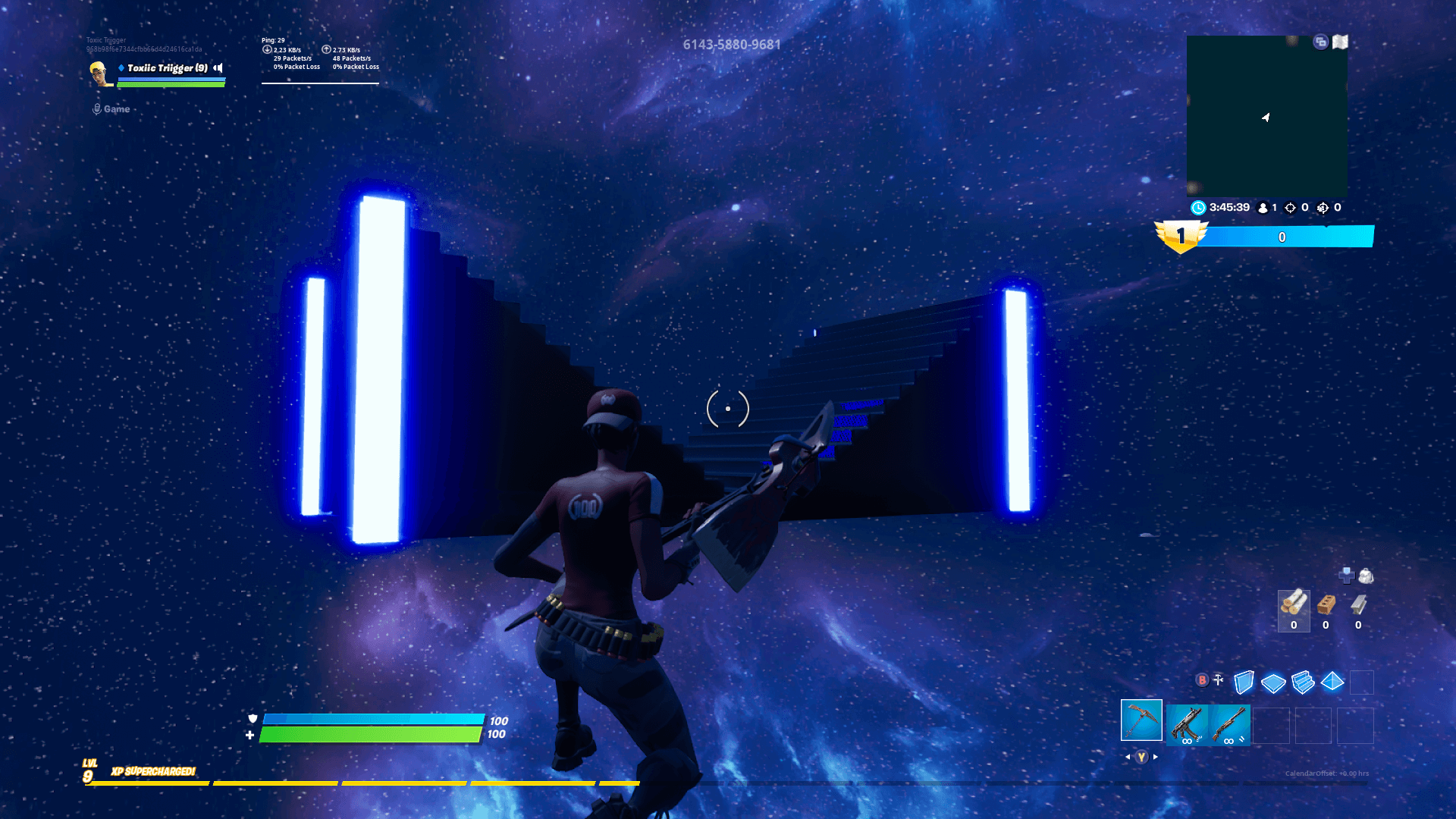Select the pickaxe slot
Screen dimensions: 1456x819
(1141, 720)
